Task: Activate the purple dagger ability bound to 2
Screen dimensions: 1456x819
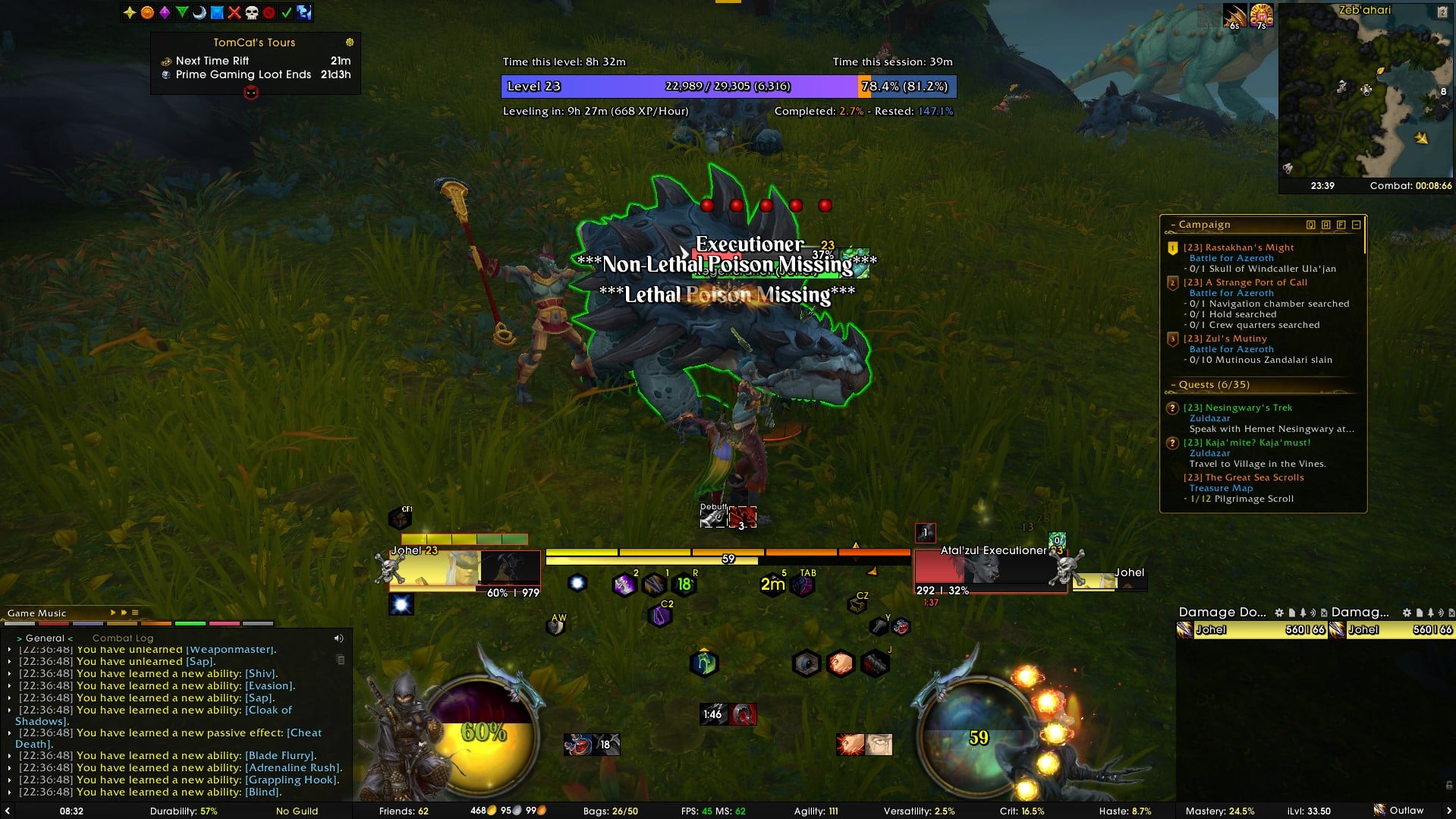Action: point(624,584)
